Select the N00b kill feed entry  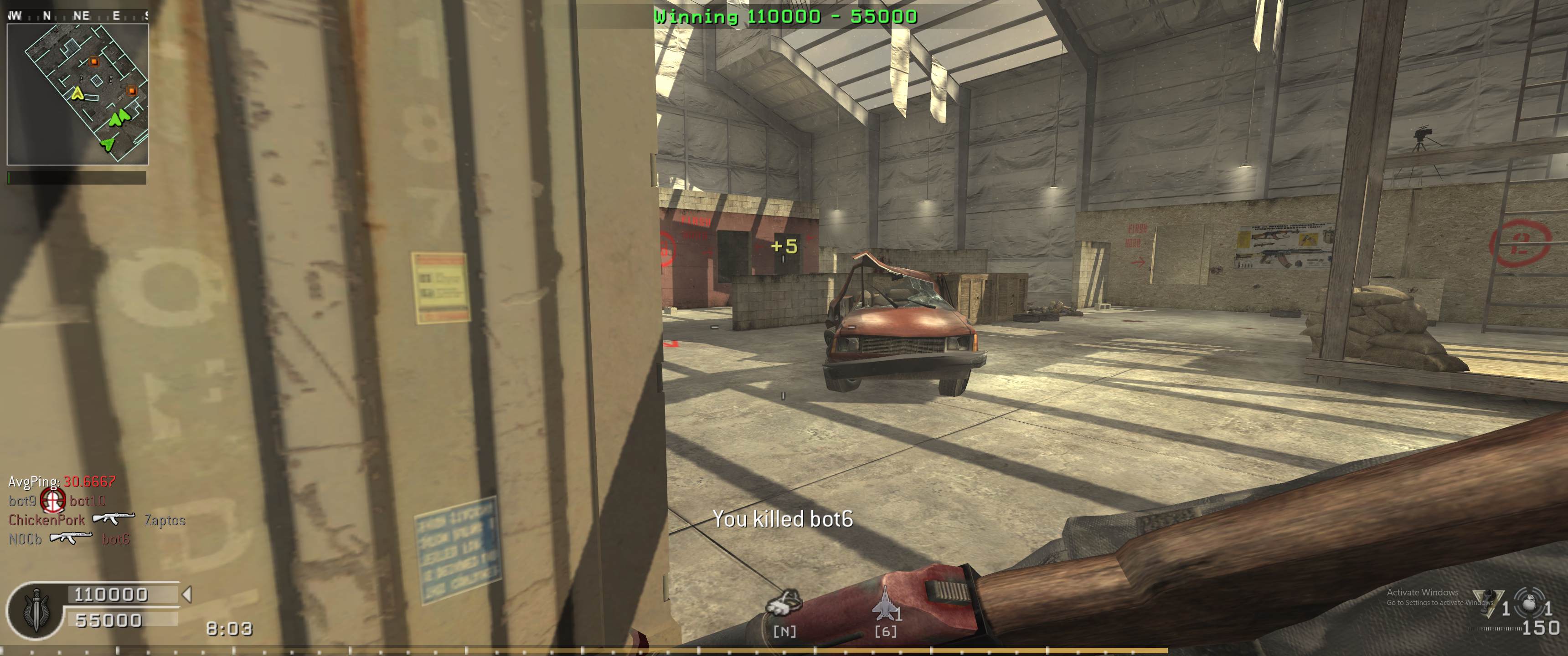pyautogui.click(x=25, y=539)
